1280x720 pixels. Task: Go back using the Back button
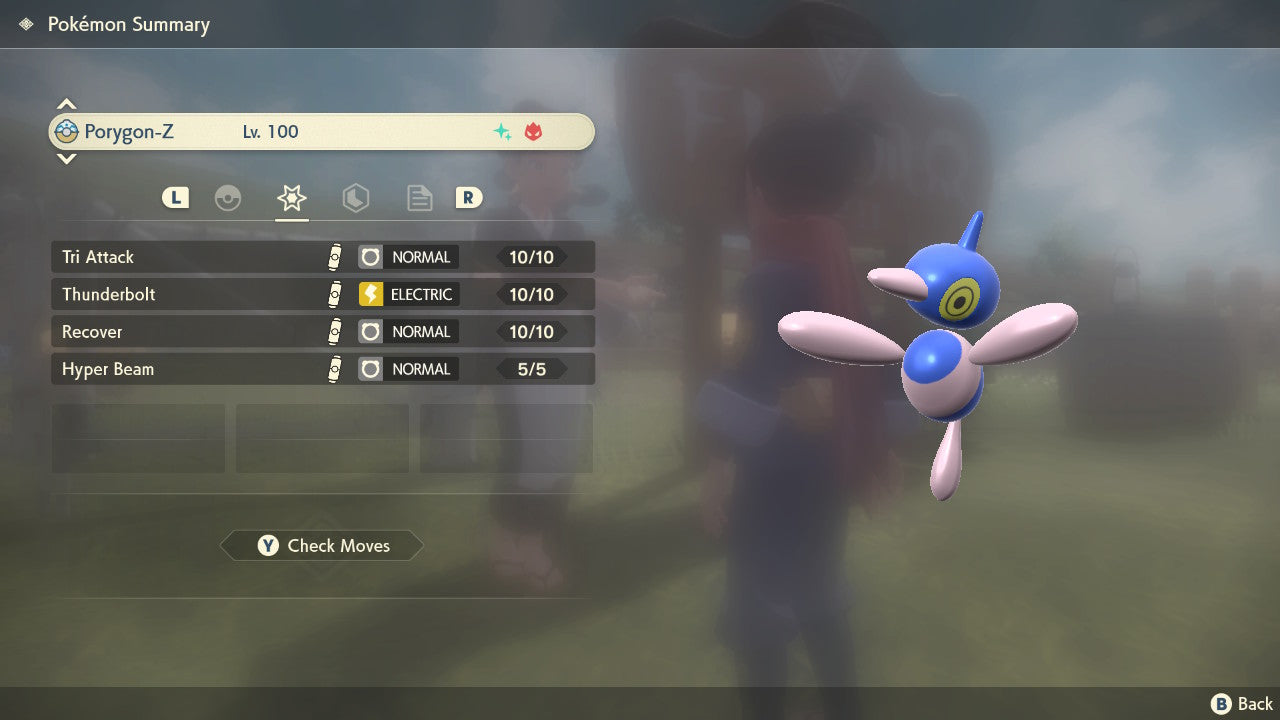coord(1242,704)
